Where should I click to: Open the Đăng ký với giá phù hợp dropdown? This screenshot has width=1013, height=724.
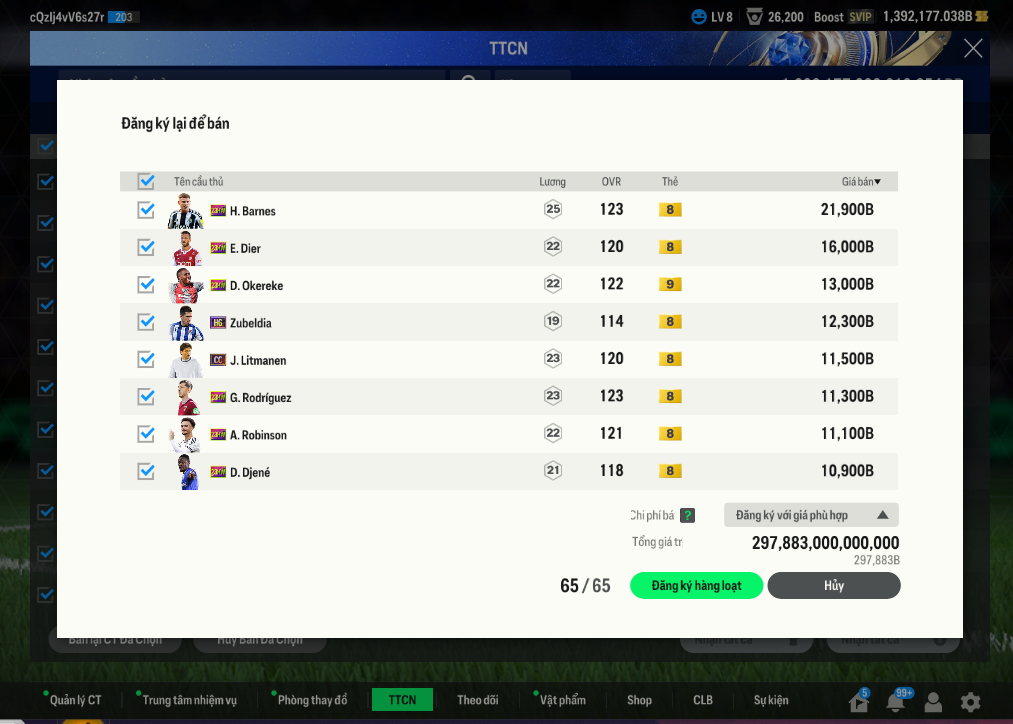(x=811, y=515)
